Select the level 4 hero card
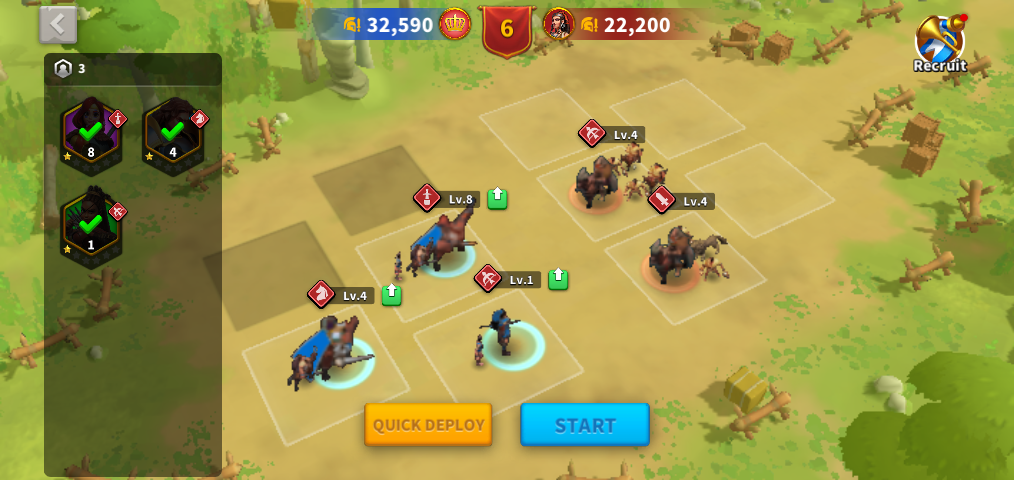1014x480 pixels. (173, 135)
